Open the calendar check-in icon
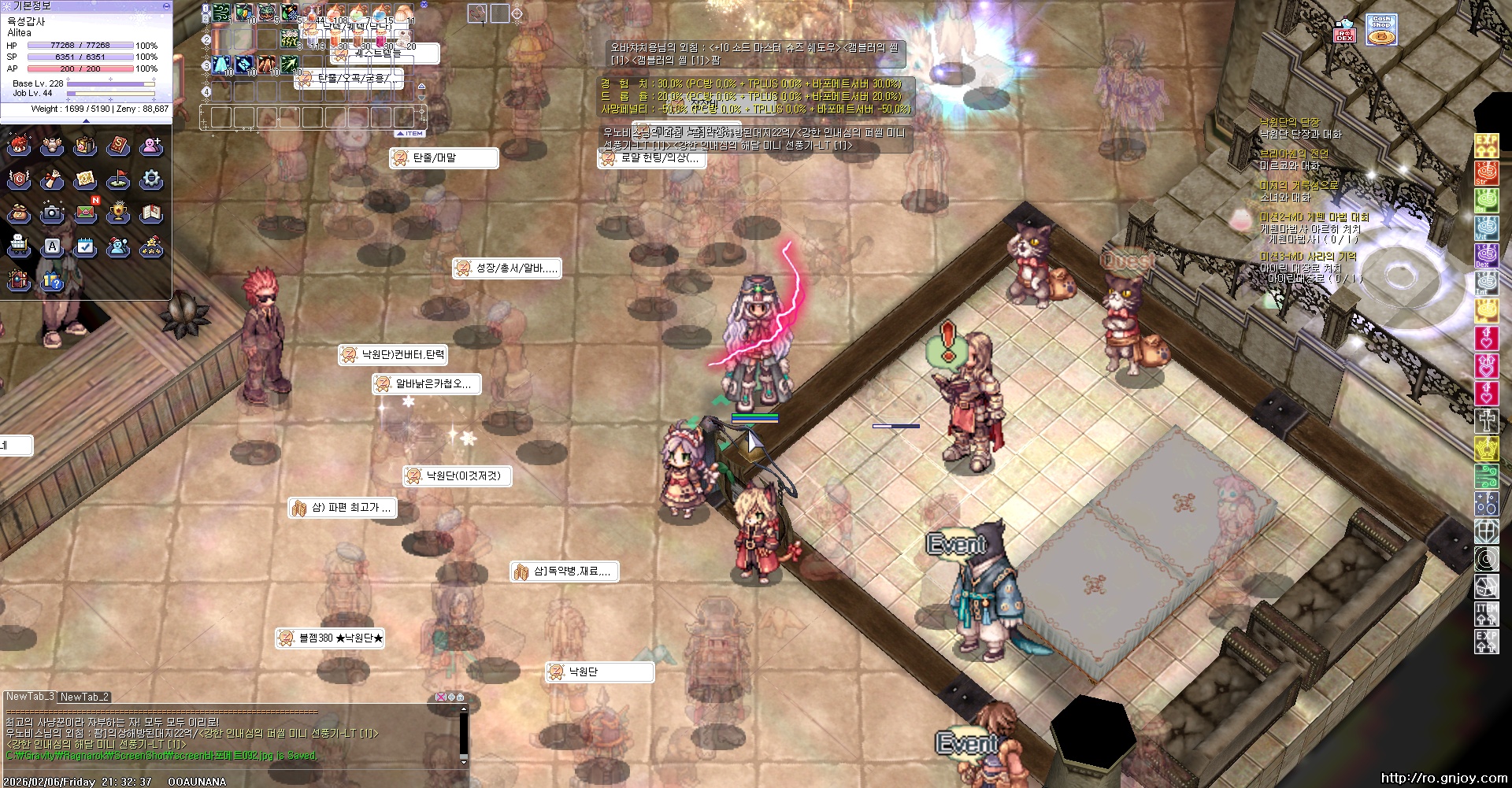Image resolution: width=1512 pixels, height=788 pixels. (x=85, y=246)
